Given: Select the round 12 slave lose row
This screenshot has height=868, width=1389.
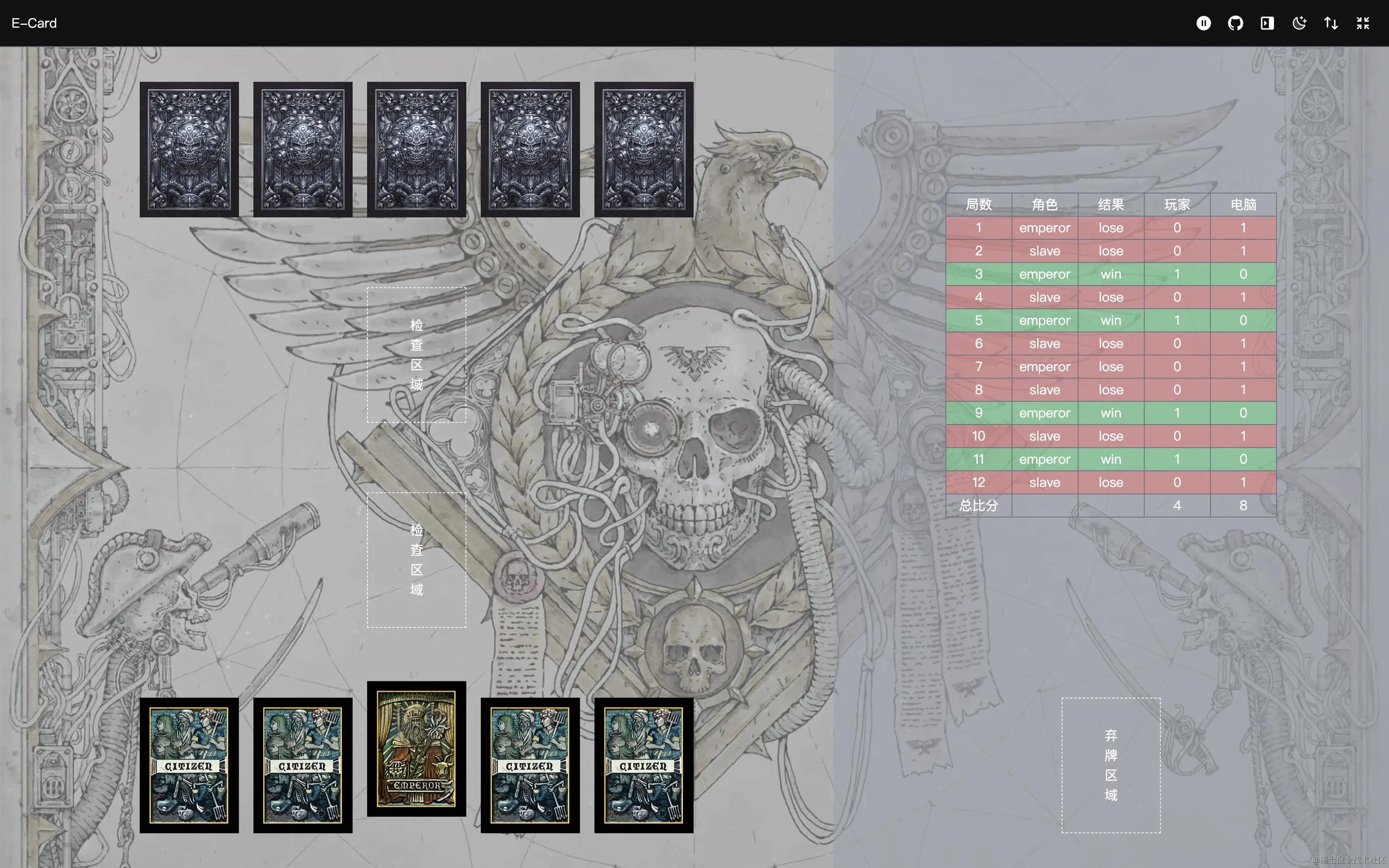Looking at the screenshot, I should click(x=1111, y=482).
